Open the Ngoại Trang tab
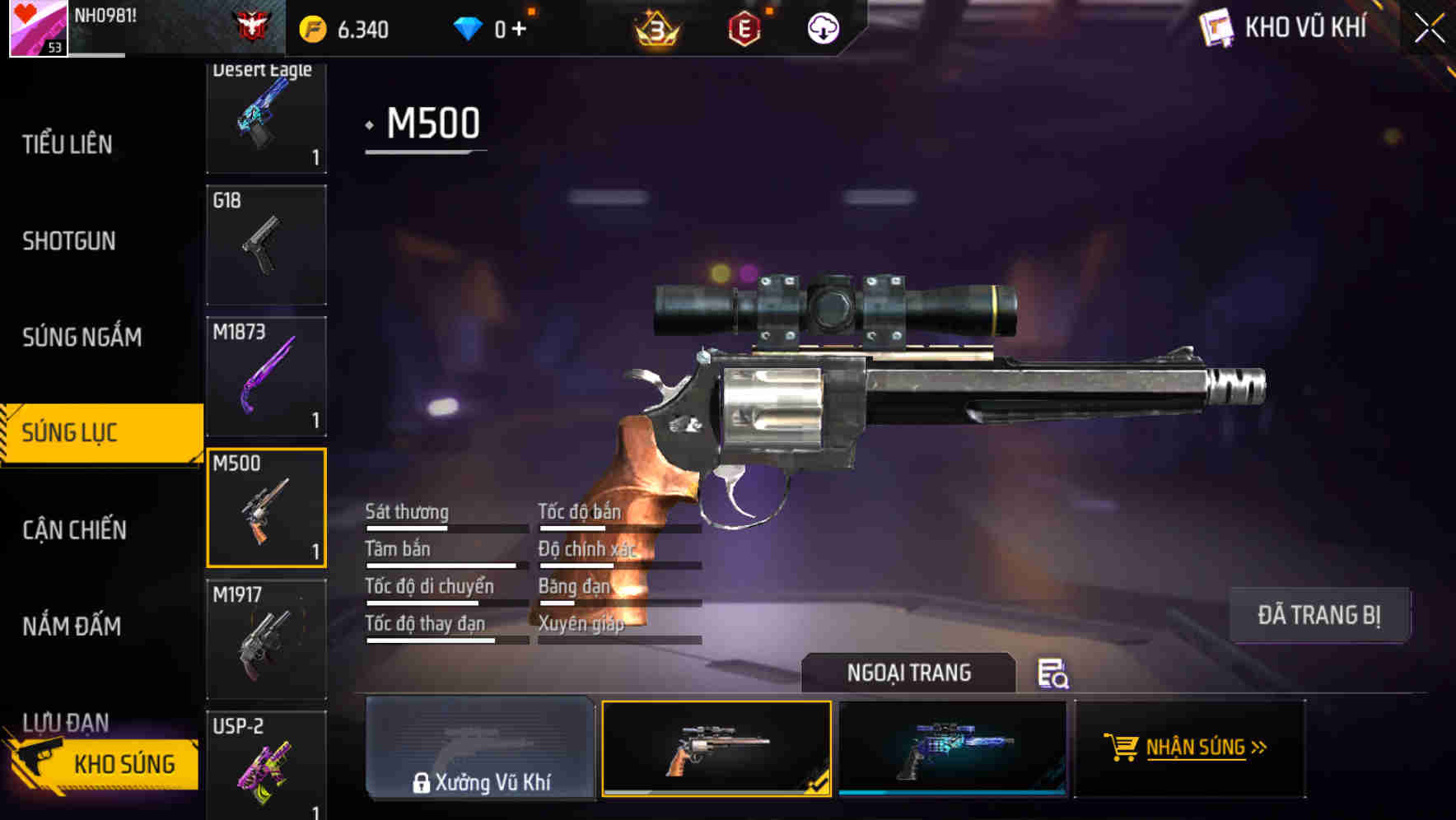Screen dimensions: 1456x820 point(909,673)
